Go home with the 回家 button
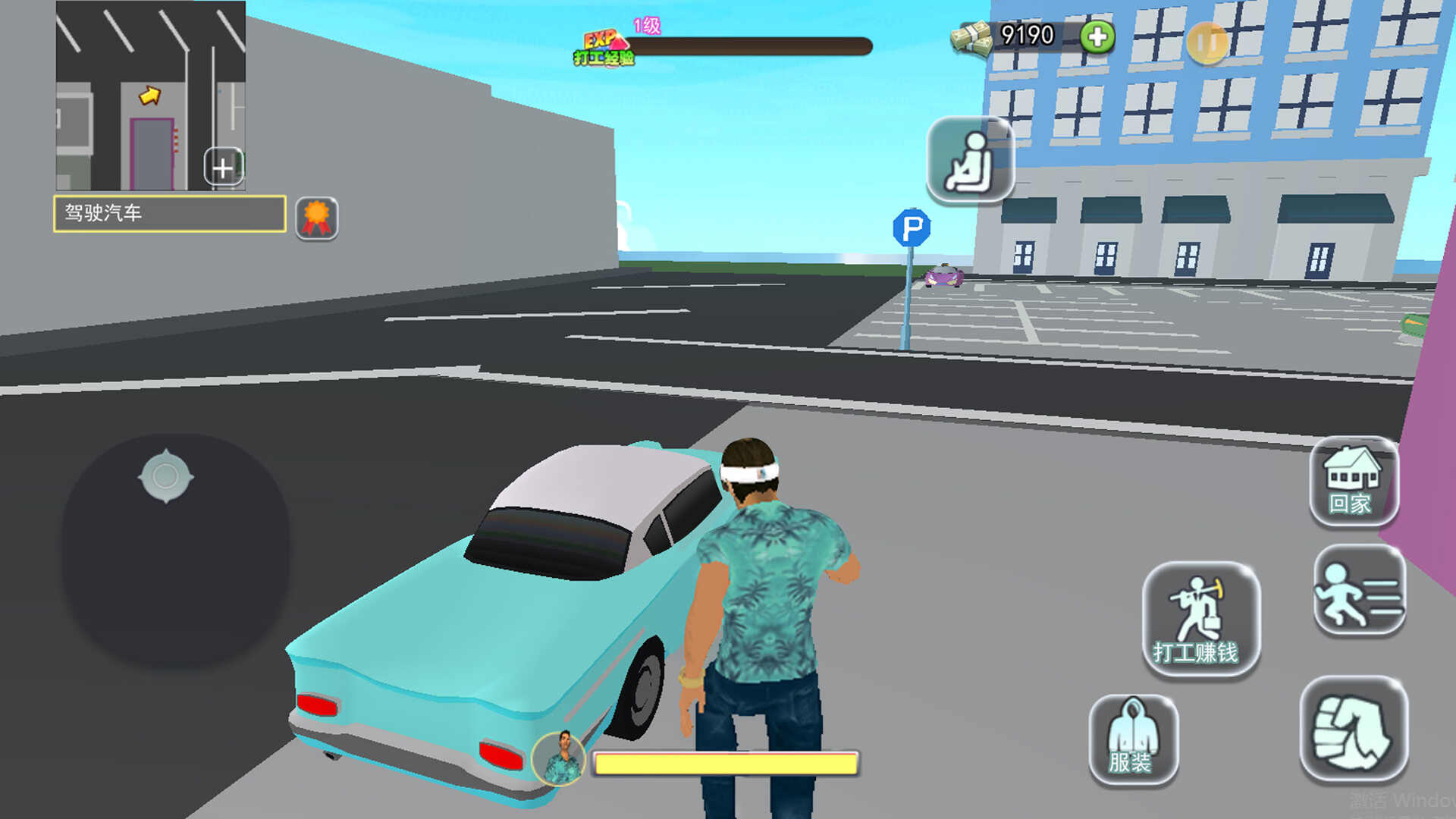Viewport: 1456px width, 819px height. (1353, 482)
